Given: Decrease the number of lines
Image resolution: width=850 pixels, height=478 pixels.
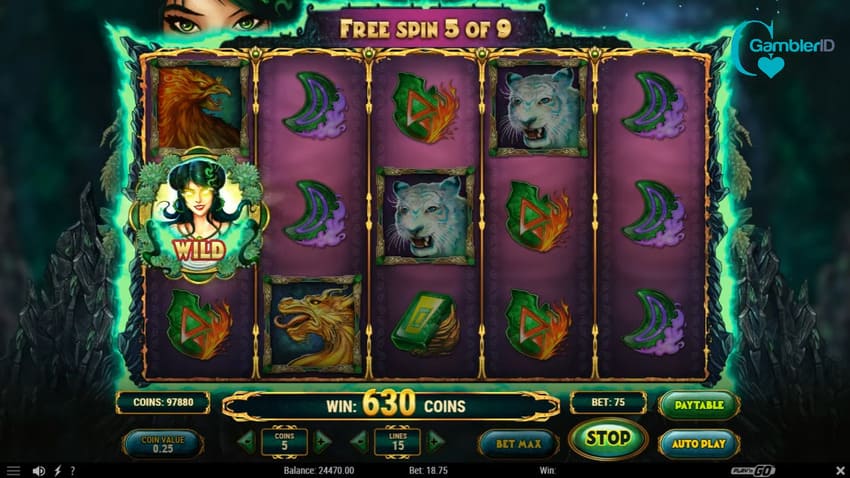Looking at the screenshot, I should pos(360,441).
